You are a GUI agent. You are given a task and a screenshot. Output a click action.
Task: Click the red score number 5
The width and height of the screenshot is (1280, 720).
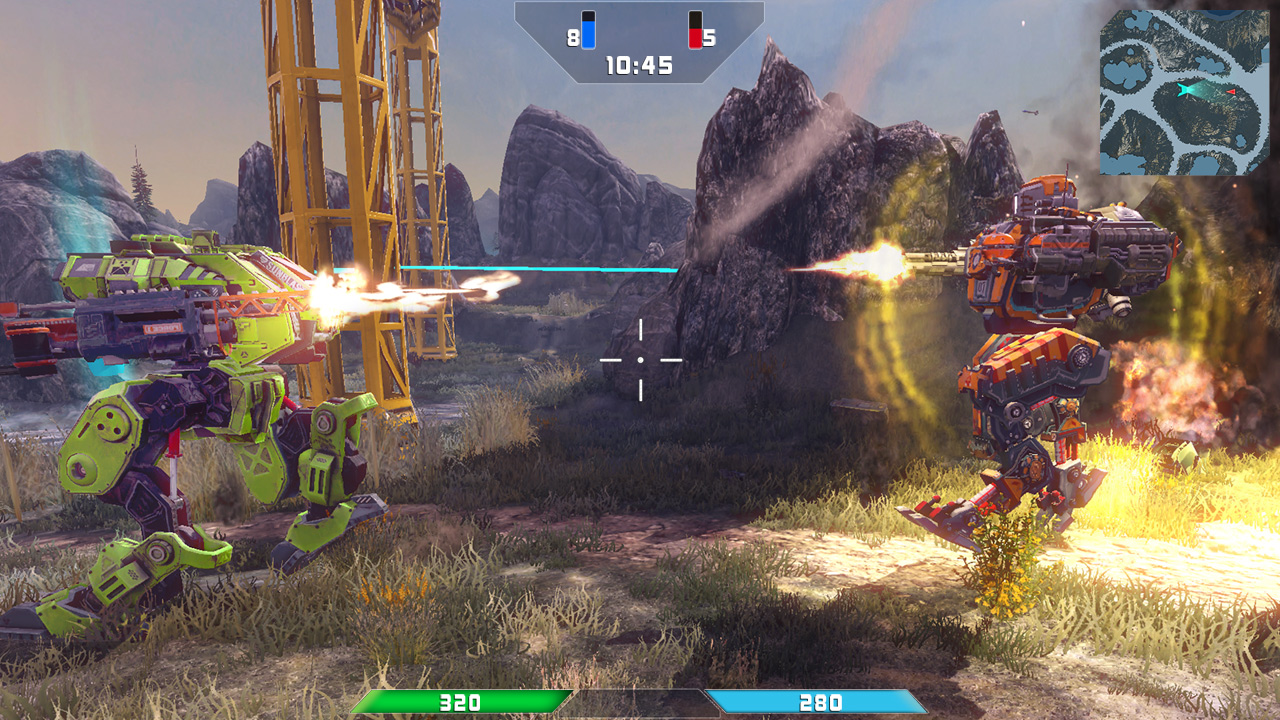tap(709, 38)
